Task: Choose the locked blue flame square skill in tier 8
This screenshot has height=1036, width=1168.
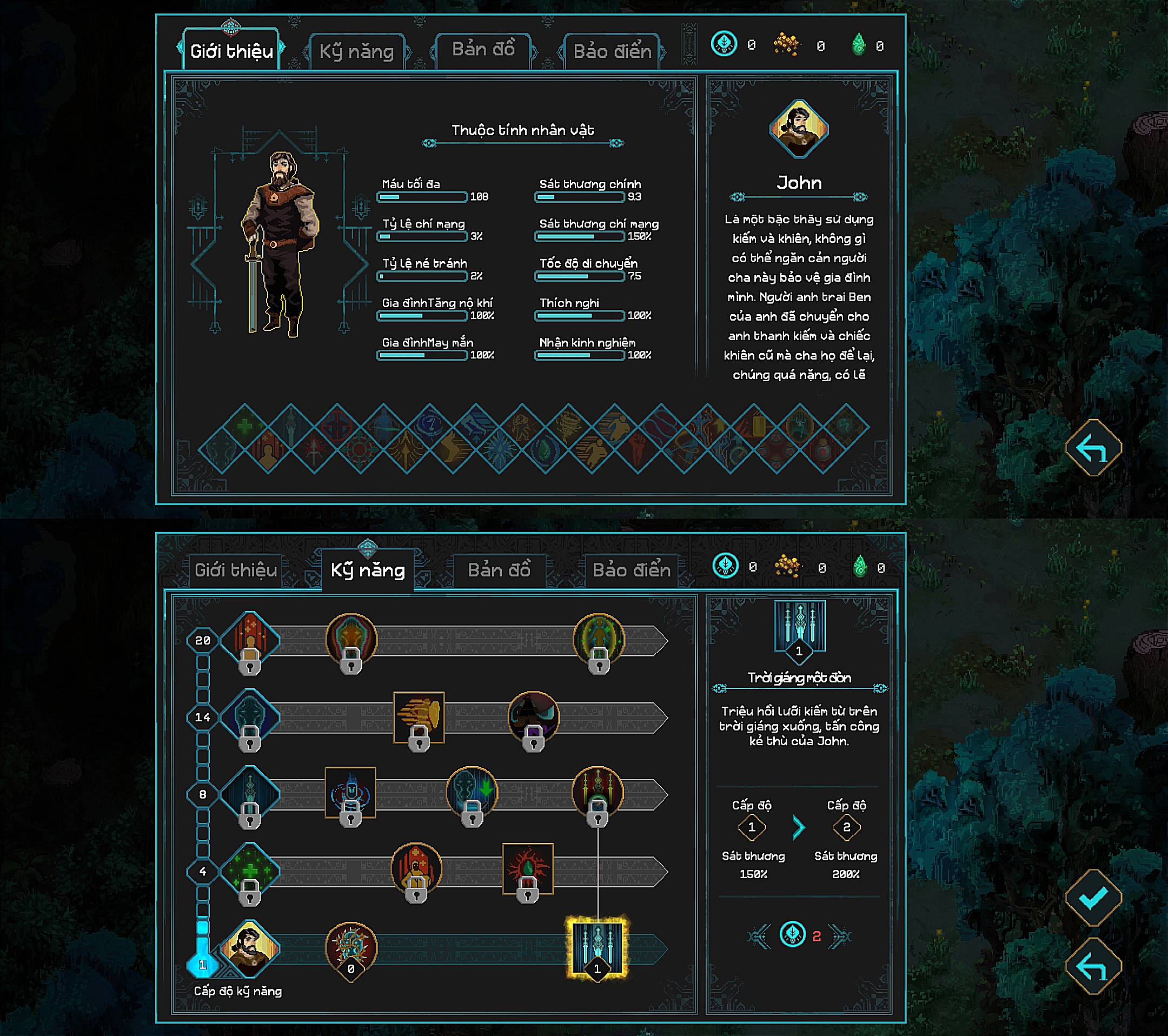Action: pyautogui.click(x=350, y=793)
